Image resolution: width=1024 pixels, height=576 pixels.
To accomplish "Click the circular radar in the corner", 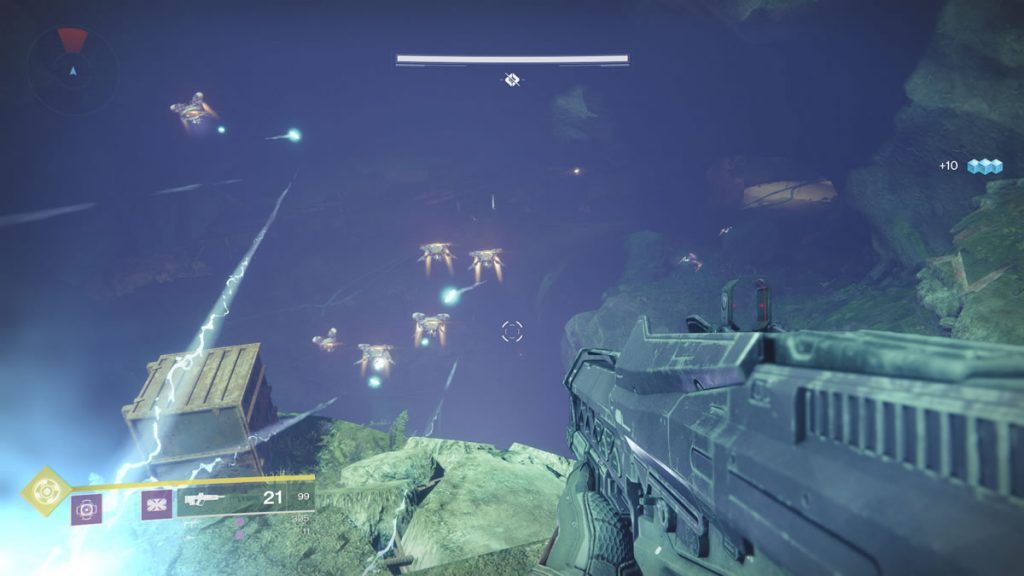I will pyautogui.click(x=72, y=69).
